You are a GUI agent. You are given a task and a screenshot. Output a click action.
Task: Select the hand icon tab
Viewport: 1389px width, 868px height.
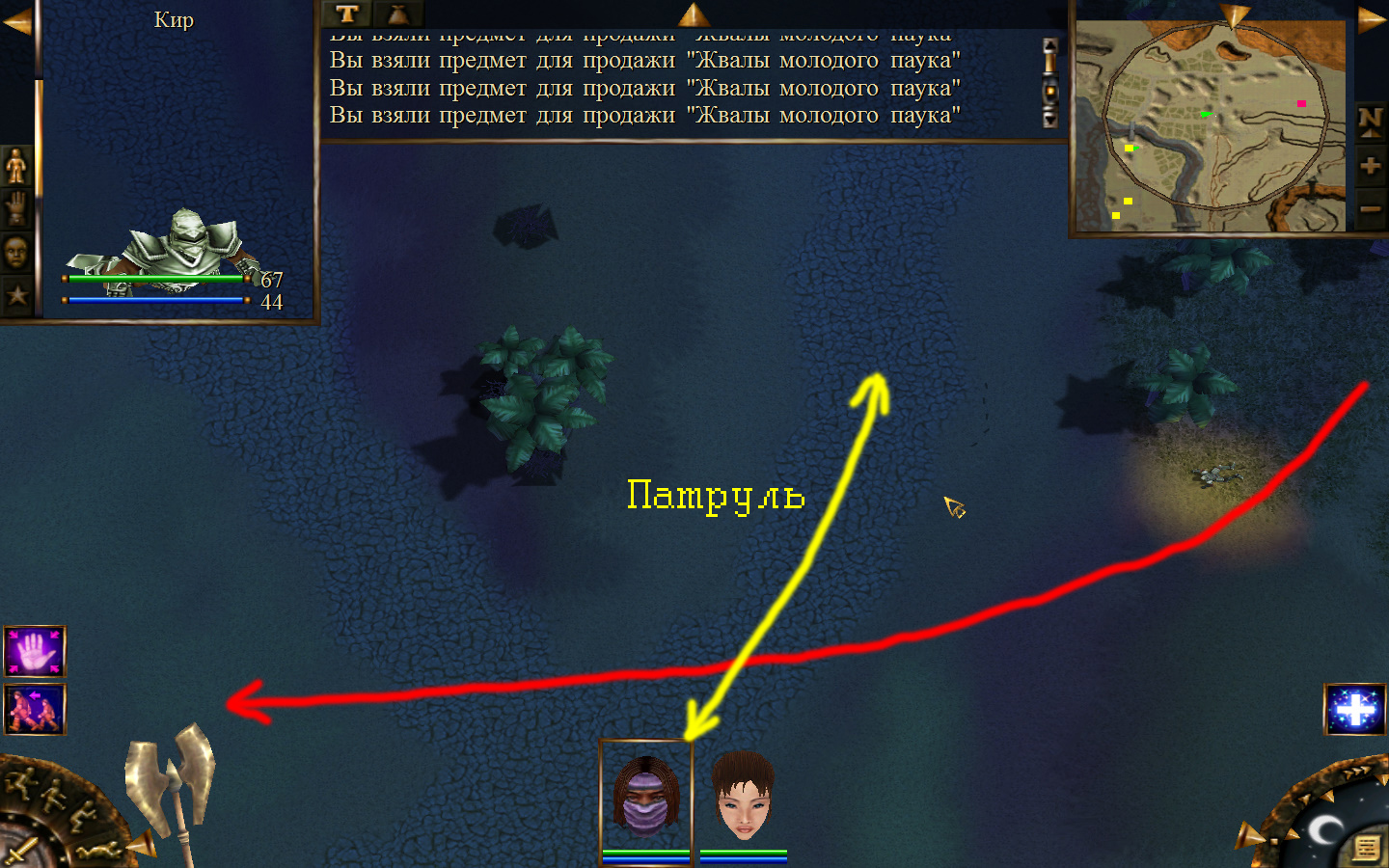tap(16, 208)
